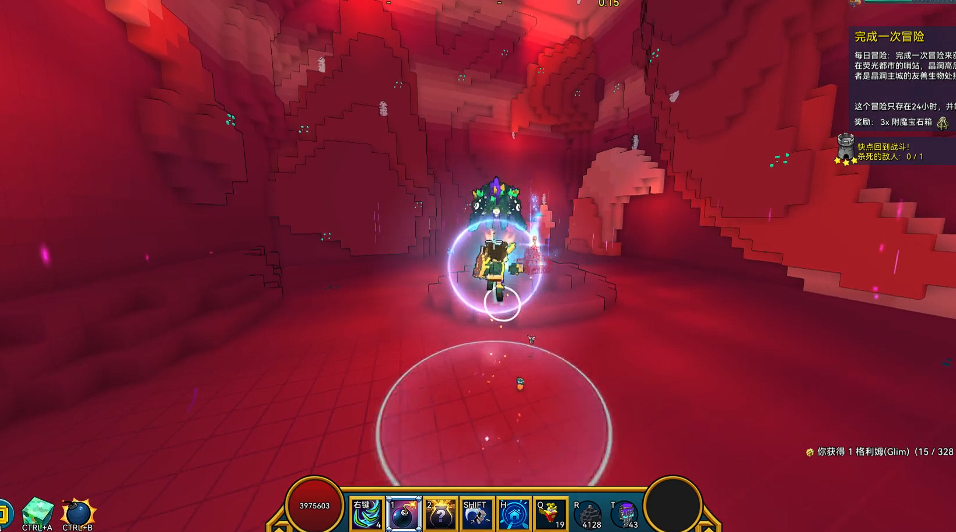Click the blue bomb mode icon
The height and width of the screenshot is (532, 956).
pyautogui.click(x=78, y=512)
